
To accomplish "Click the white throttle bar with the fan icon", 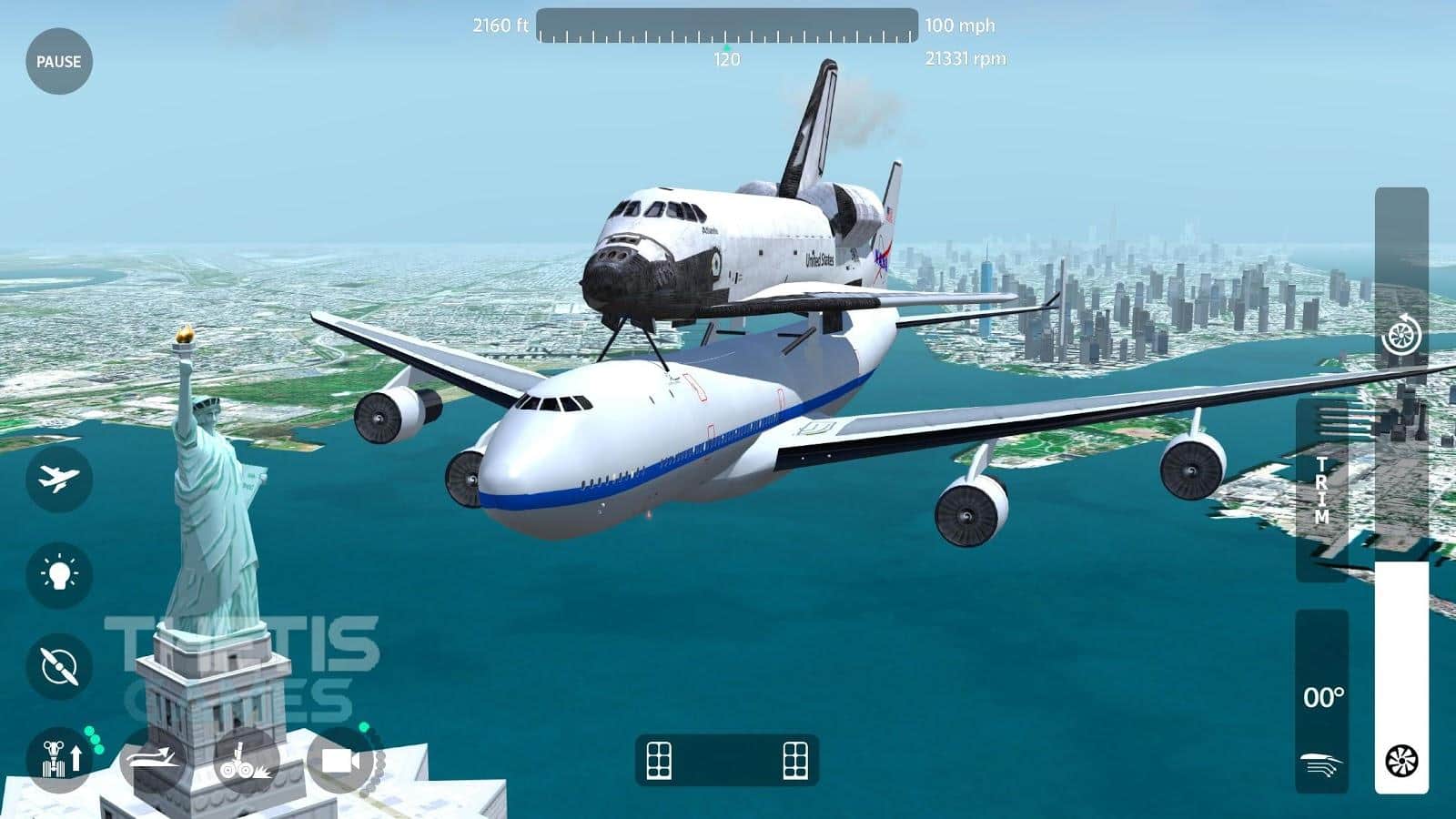I will 1401,678.
